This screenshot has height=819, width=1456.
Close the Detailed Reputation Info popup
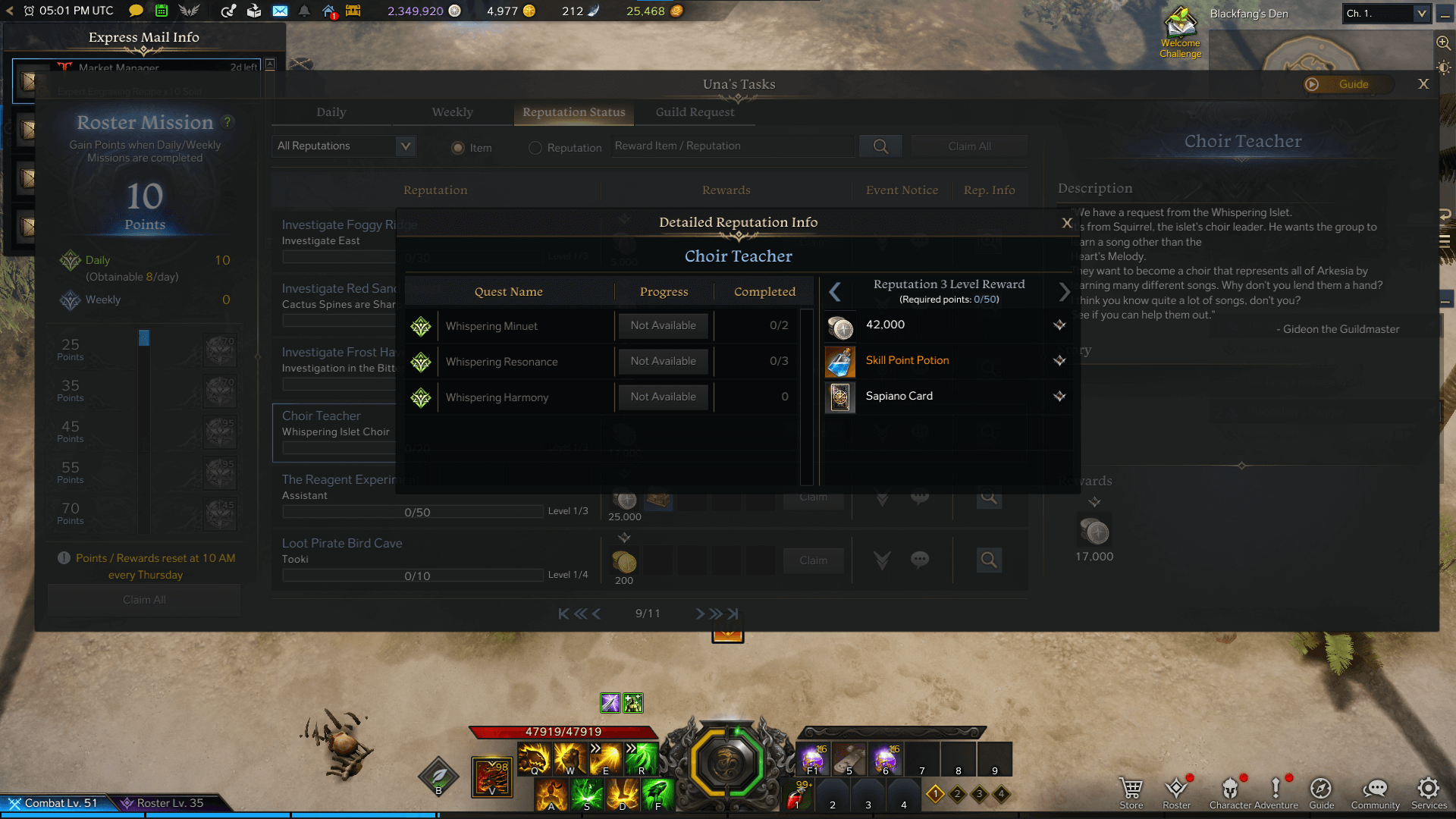pyautogui.click(x=1066, y=223)
